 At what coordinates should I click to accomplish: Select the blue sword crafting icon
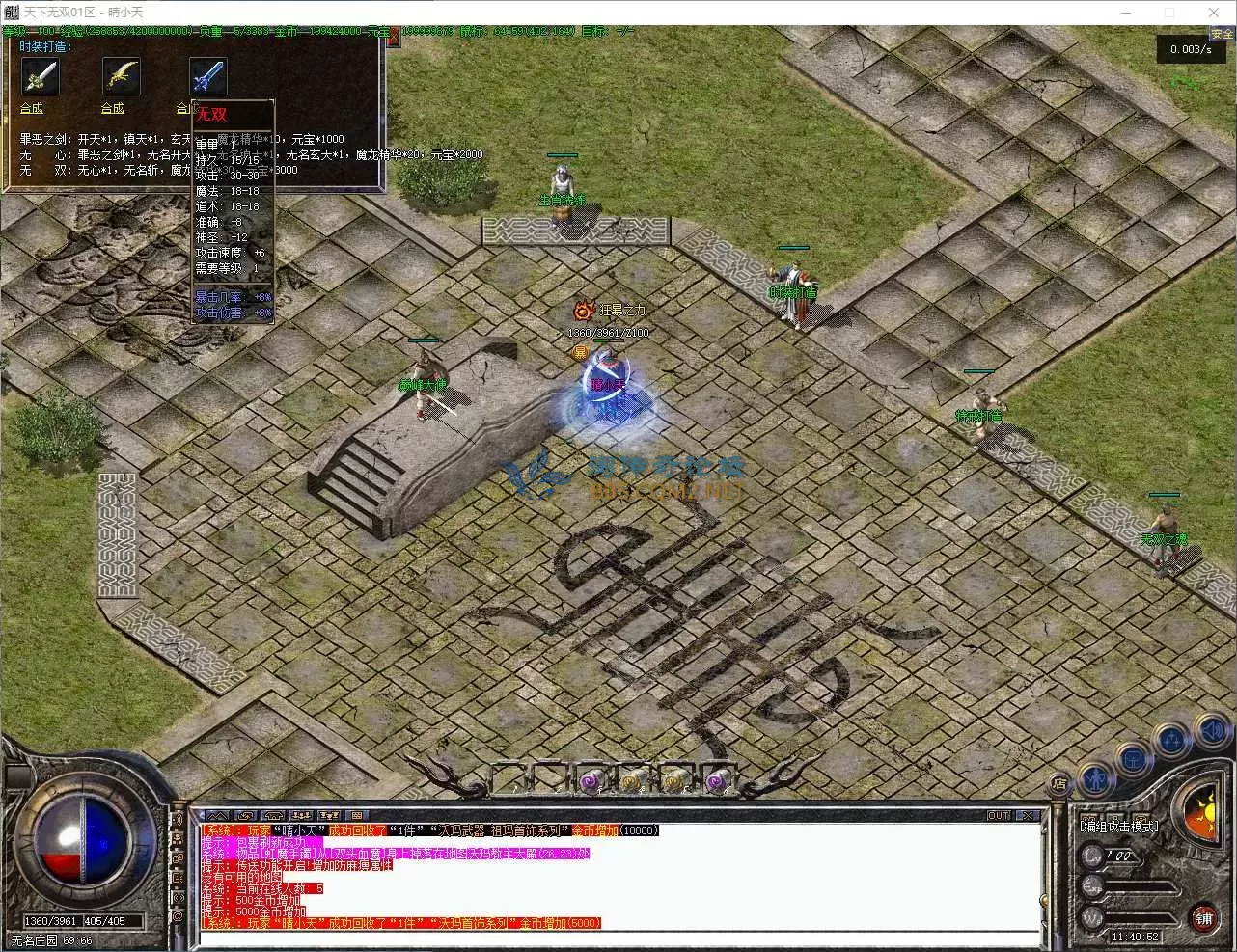207,75
